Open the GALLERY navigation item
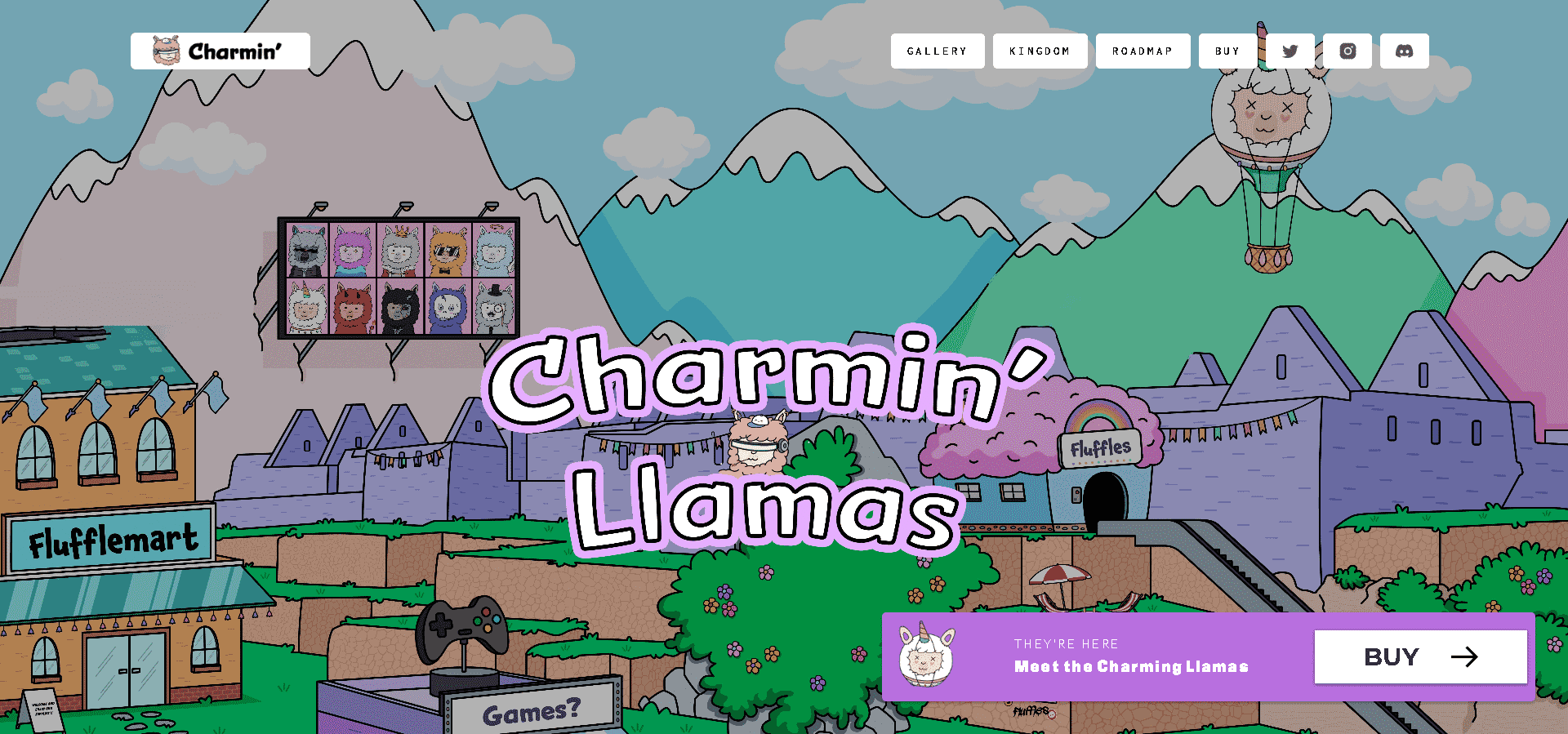This screenshot has width=1568, height=734. click(x=938, y=51)
